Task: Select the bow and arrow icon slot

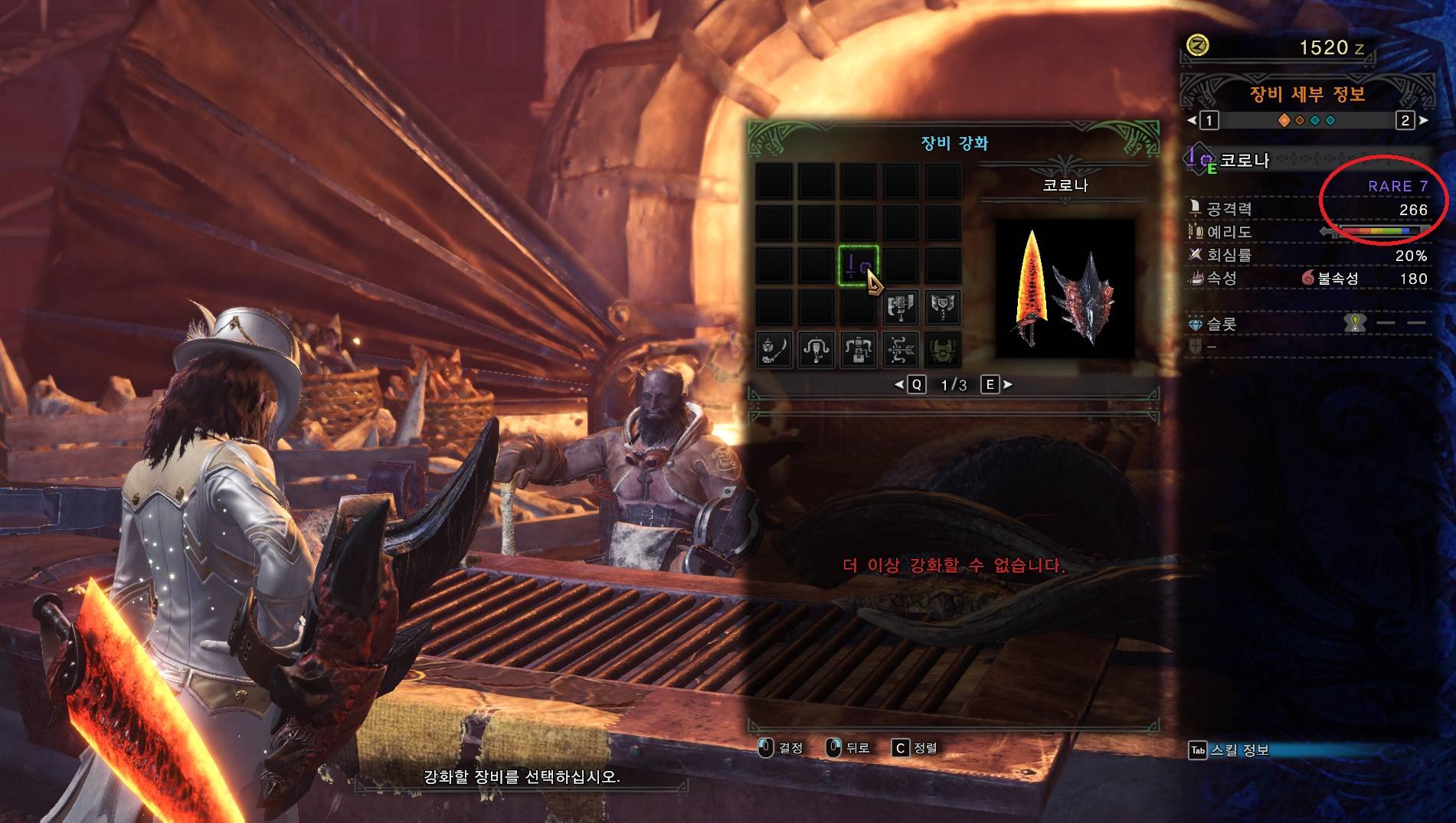Action: click(901, 350)
